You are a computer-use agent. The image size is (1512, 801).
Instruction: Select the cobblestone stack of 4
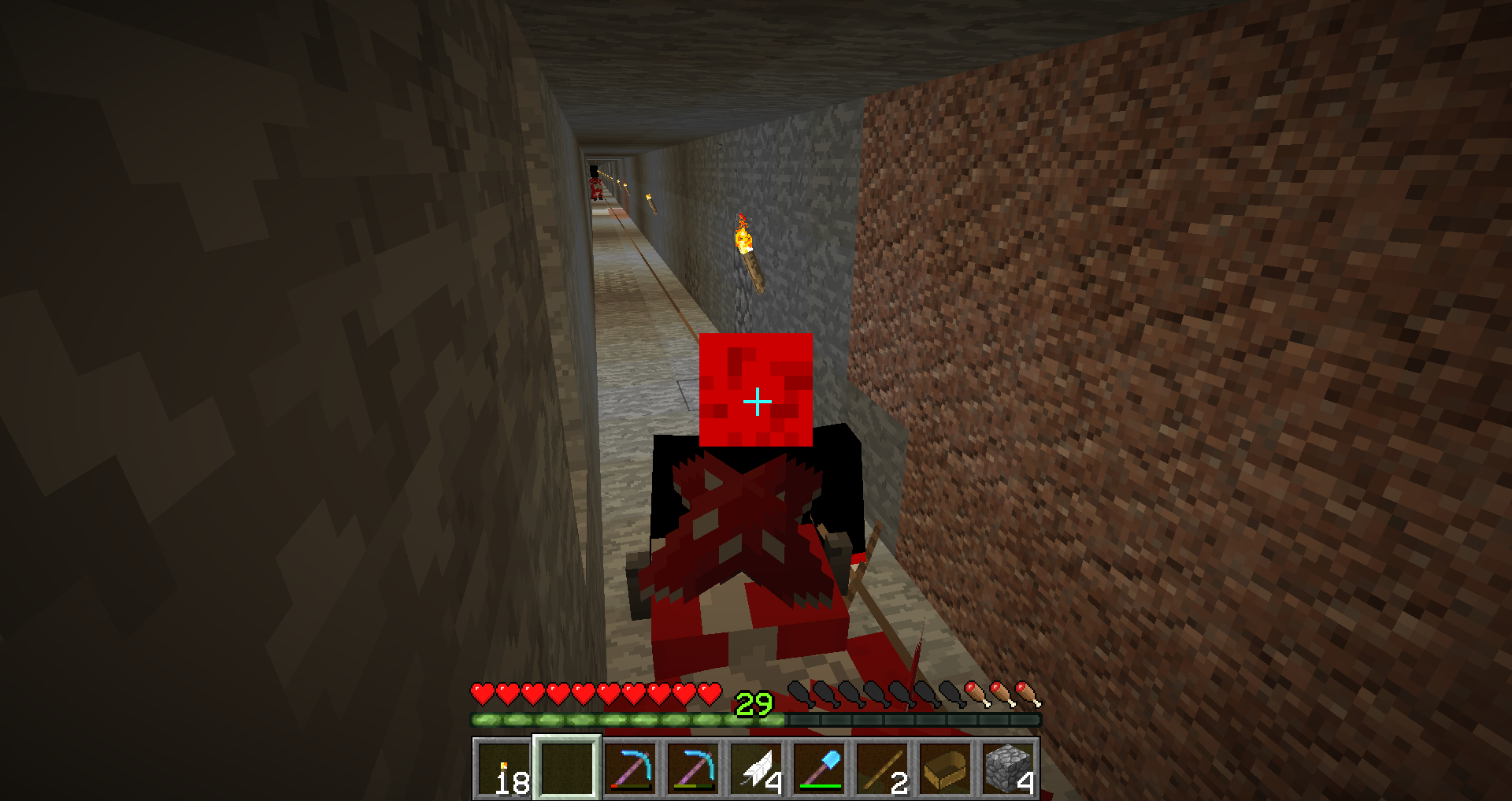(x=1008, y=769)
